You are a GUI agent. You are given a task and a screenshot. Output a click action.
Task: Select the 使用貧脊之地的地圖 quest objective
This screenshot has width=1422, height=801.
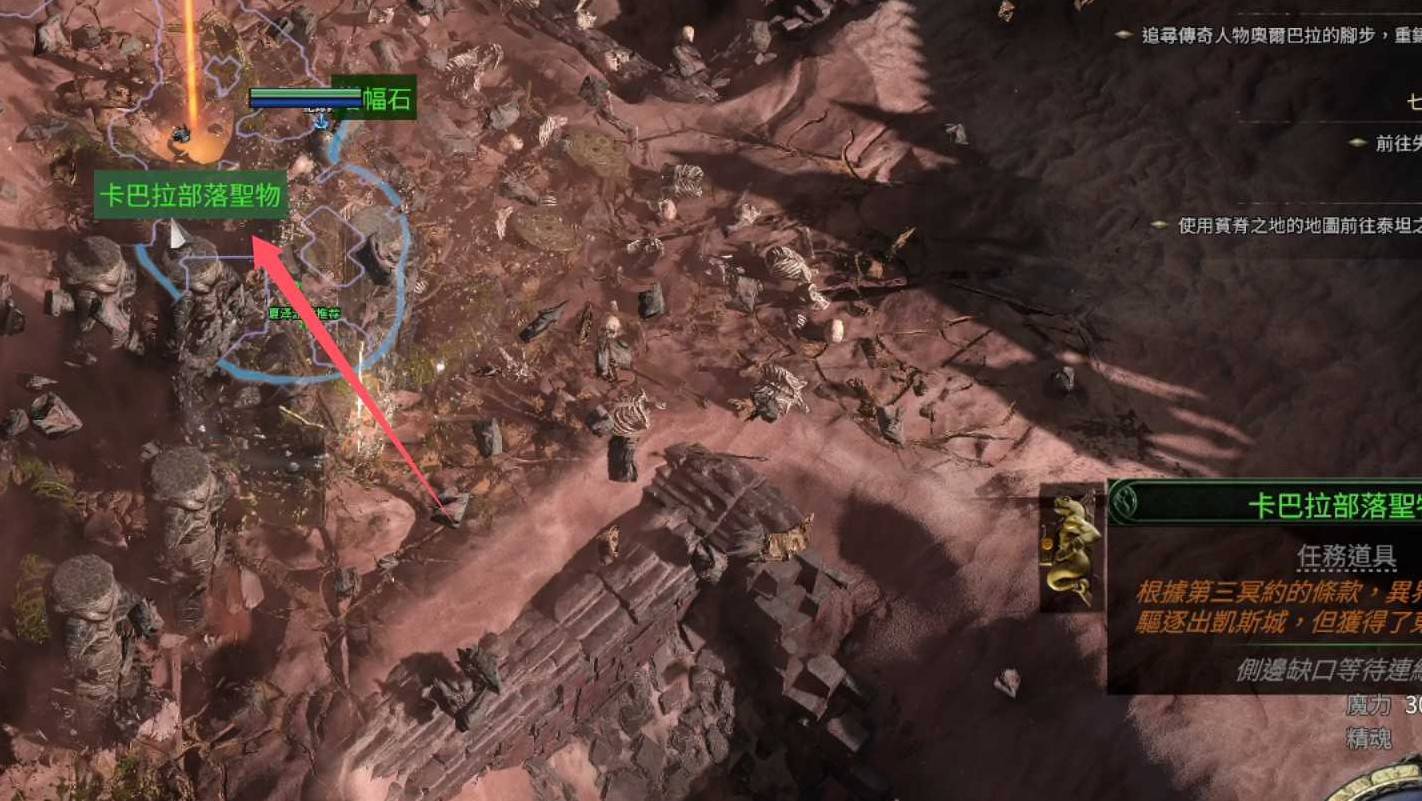[x=1297, y=226]
